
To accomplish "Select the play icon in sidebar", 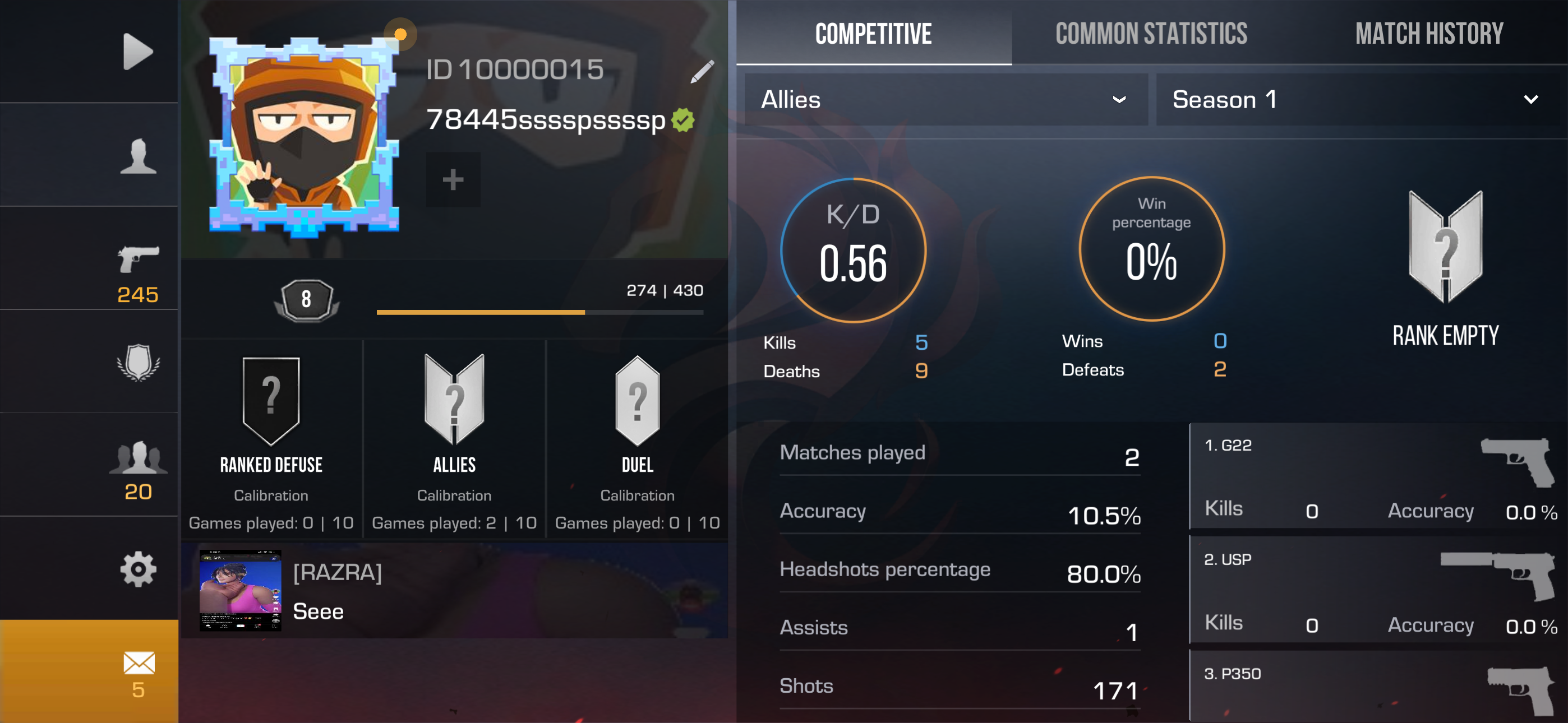I will (x=139, y=51).
